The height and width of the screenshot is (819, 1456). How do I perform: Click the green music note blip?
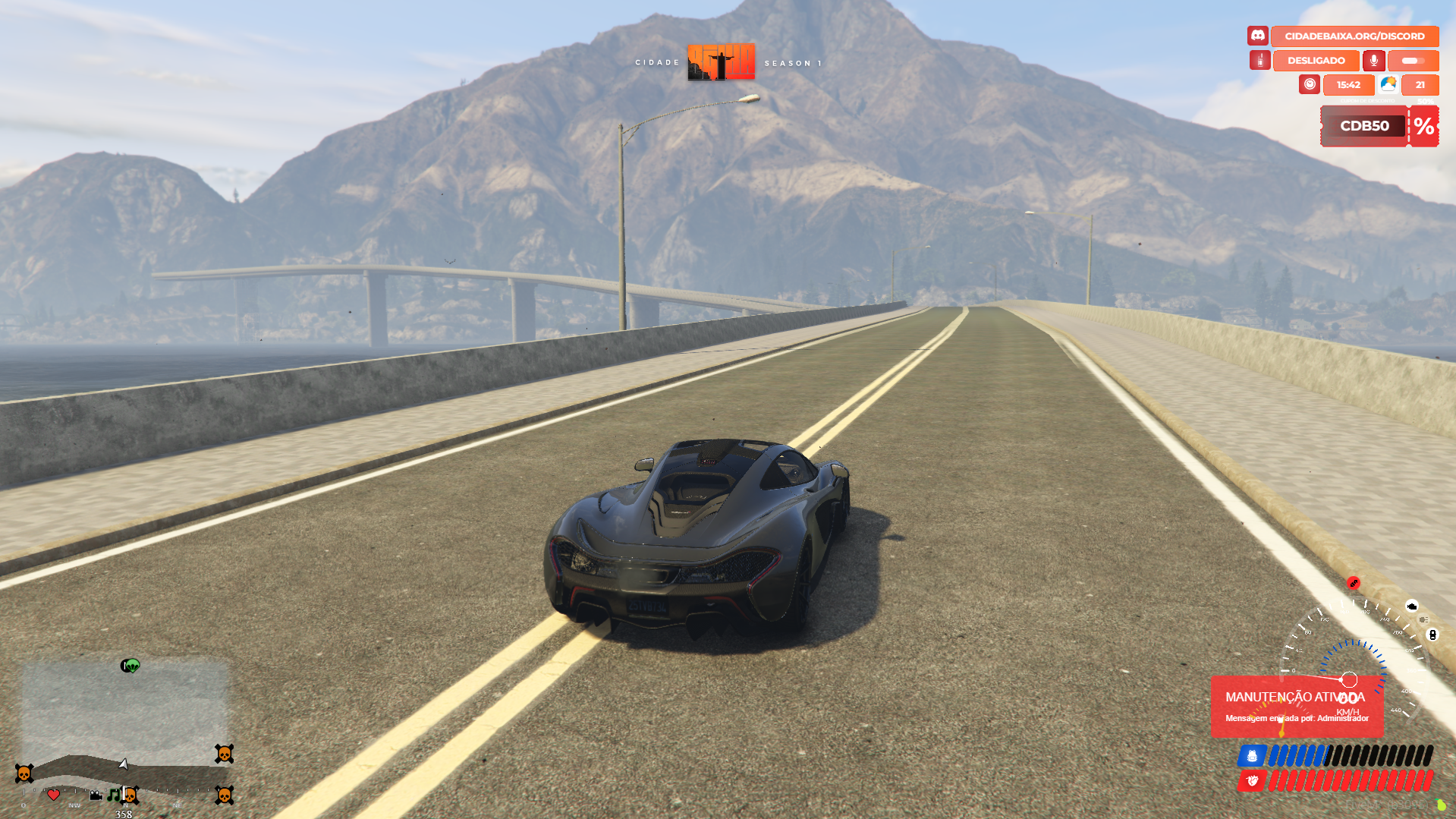(113, 794)
